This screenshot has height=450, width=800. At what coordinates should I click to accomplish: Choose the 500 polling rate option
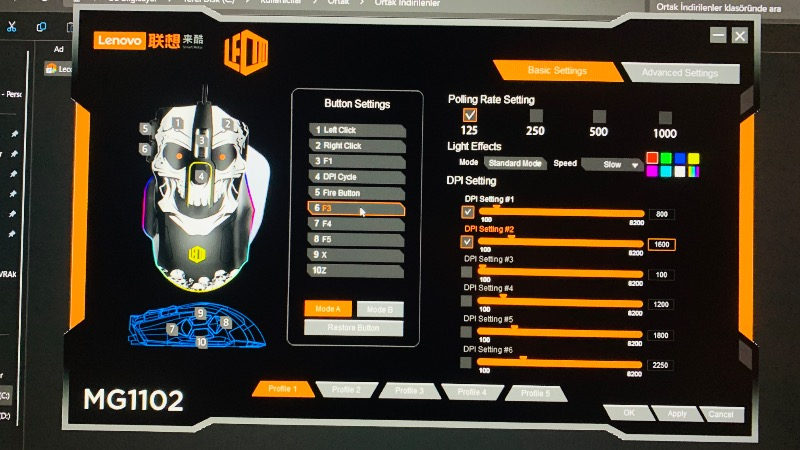pos(598,116)
